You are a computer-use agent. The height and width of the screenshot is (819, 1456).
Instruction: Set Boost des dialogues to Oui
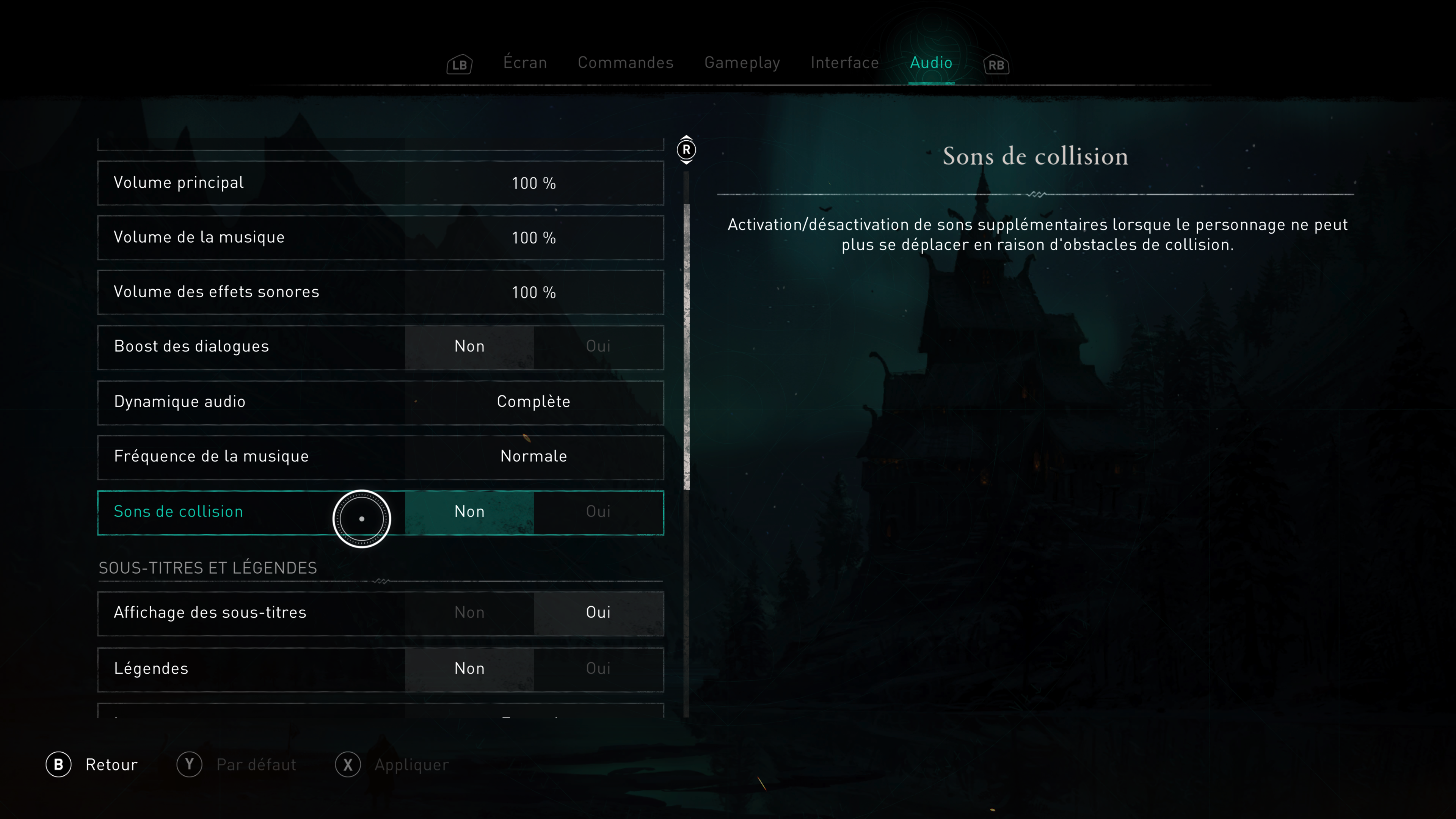click(598, 347)
